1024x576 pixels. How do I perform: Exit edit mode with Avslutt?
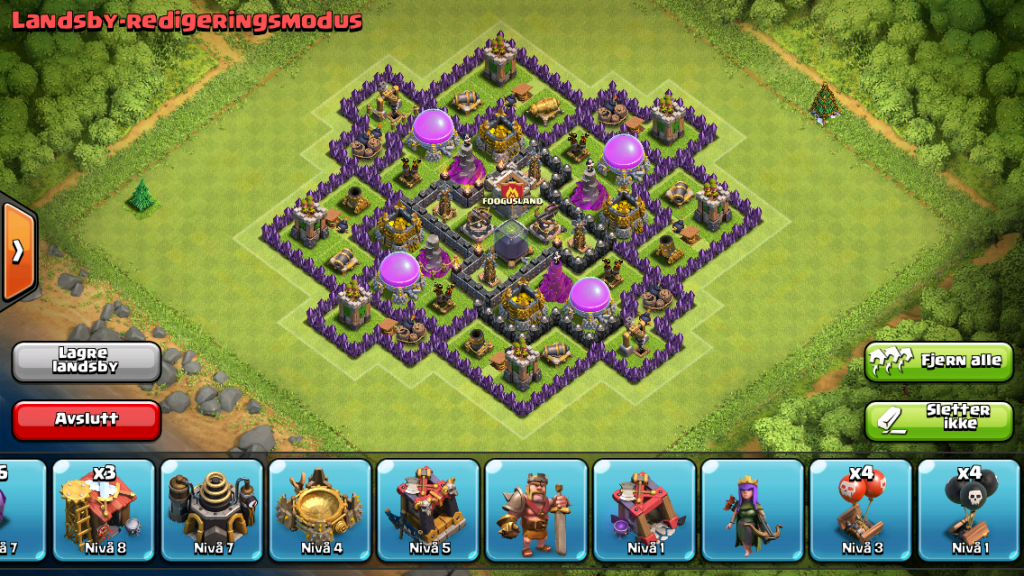[x=87, y=420]
